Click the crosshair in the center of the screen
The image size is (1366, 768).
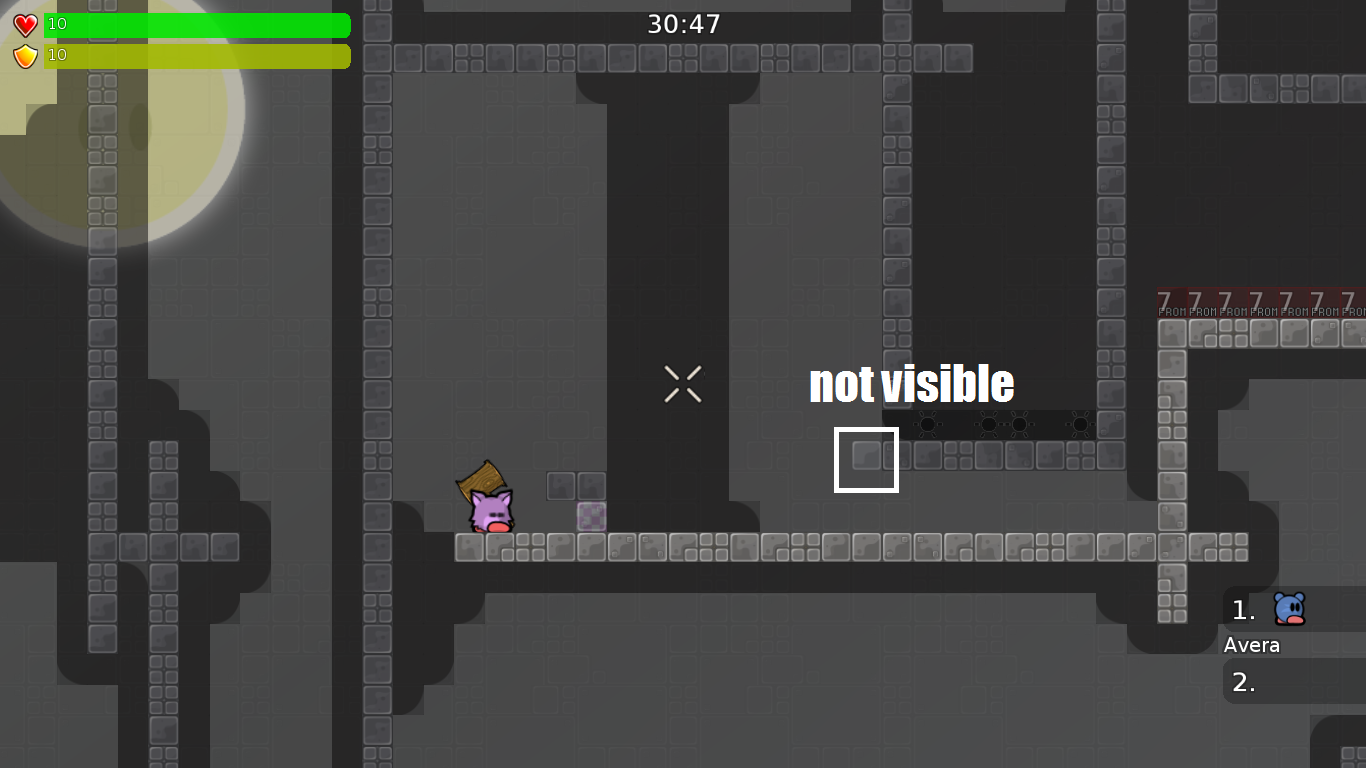pos(683,384)
